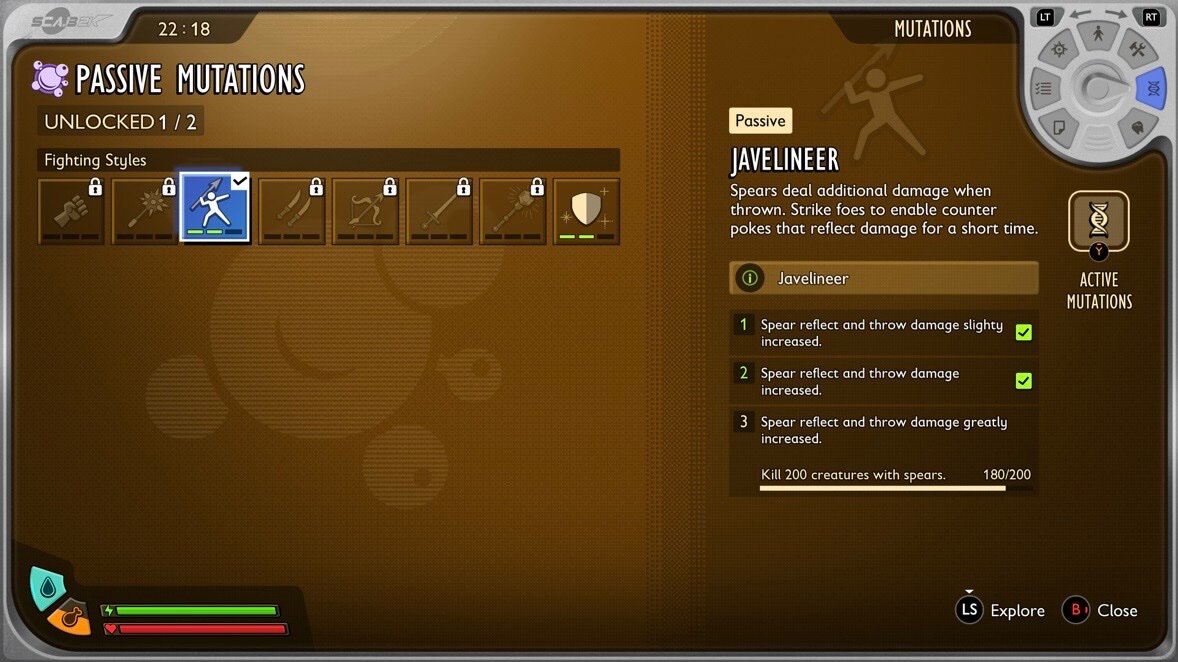Open the note page tab

(1059, 127)
